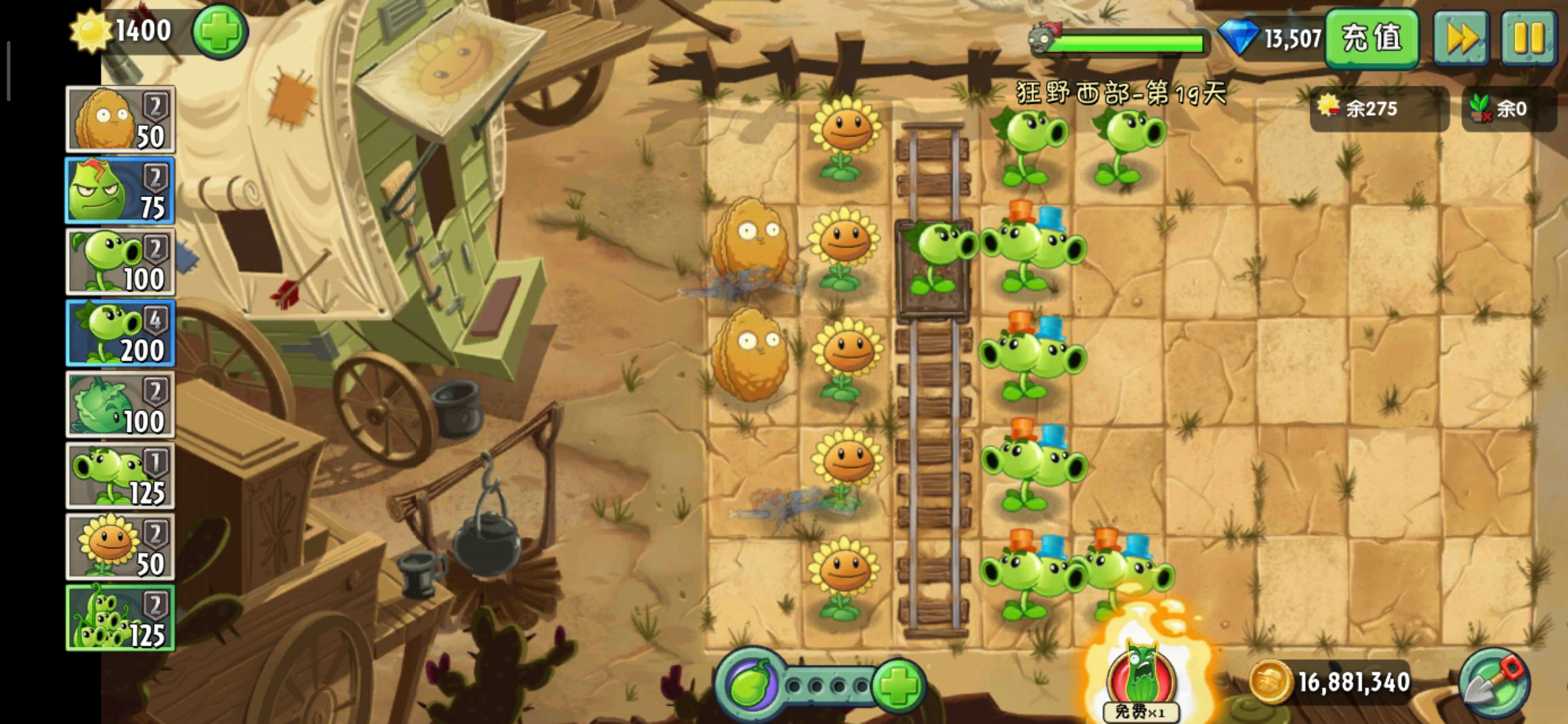
Task: Toggle fast-forward speed
Action: click(x=1461, y=38)
